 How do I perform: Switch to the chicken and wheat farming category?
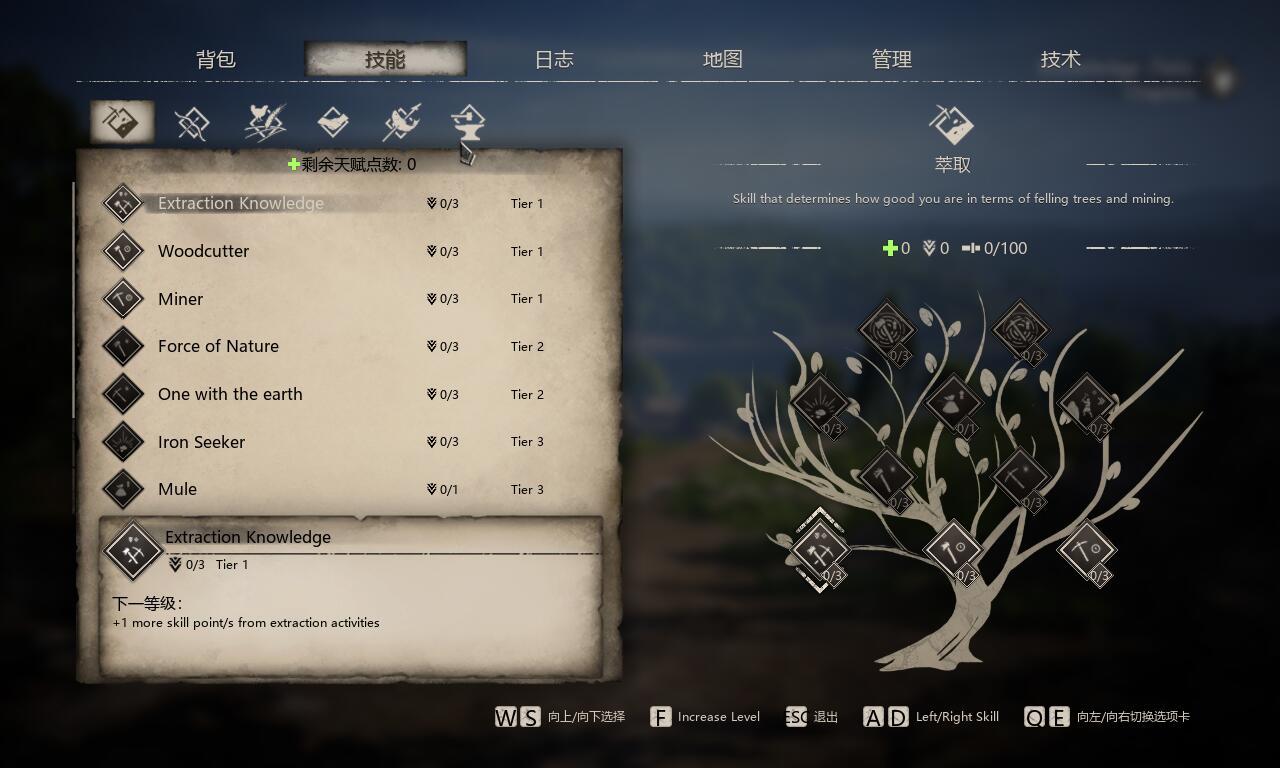265,123
